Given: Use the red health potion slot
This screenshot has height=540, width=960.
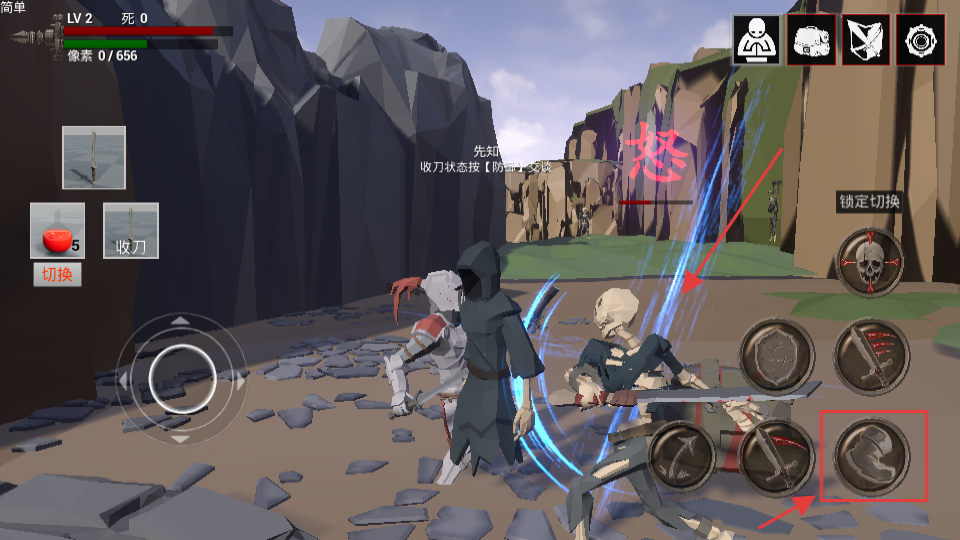Looking at the screenshot, I should click(57, 232).
